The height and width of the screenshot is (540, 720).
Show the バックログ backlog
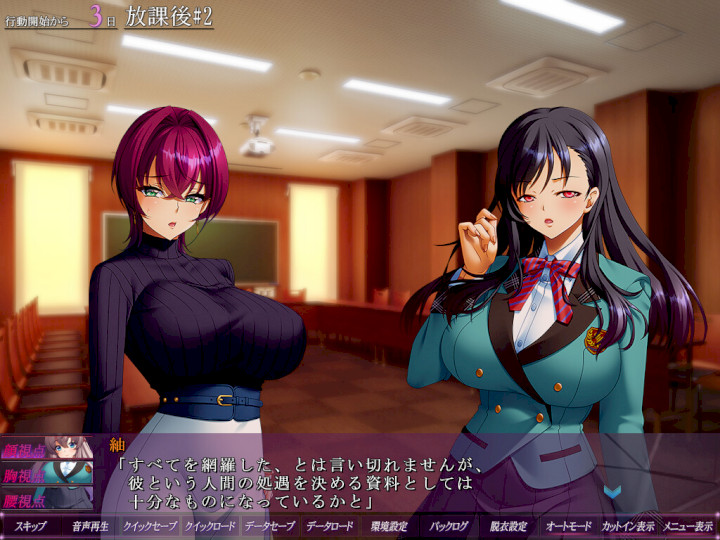coord(449,526)
